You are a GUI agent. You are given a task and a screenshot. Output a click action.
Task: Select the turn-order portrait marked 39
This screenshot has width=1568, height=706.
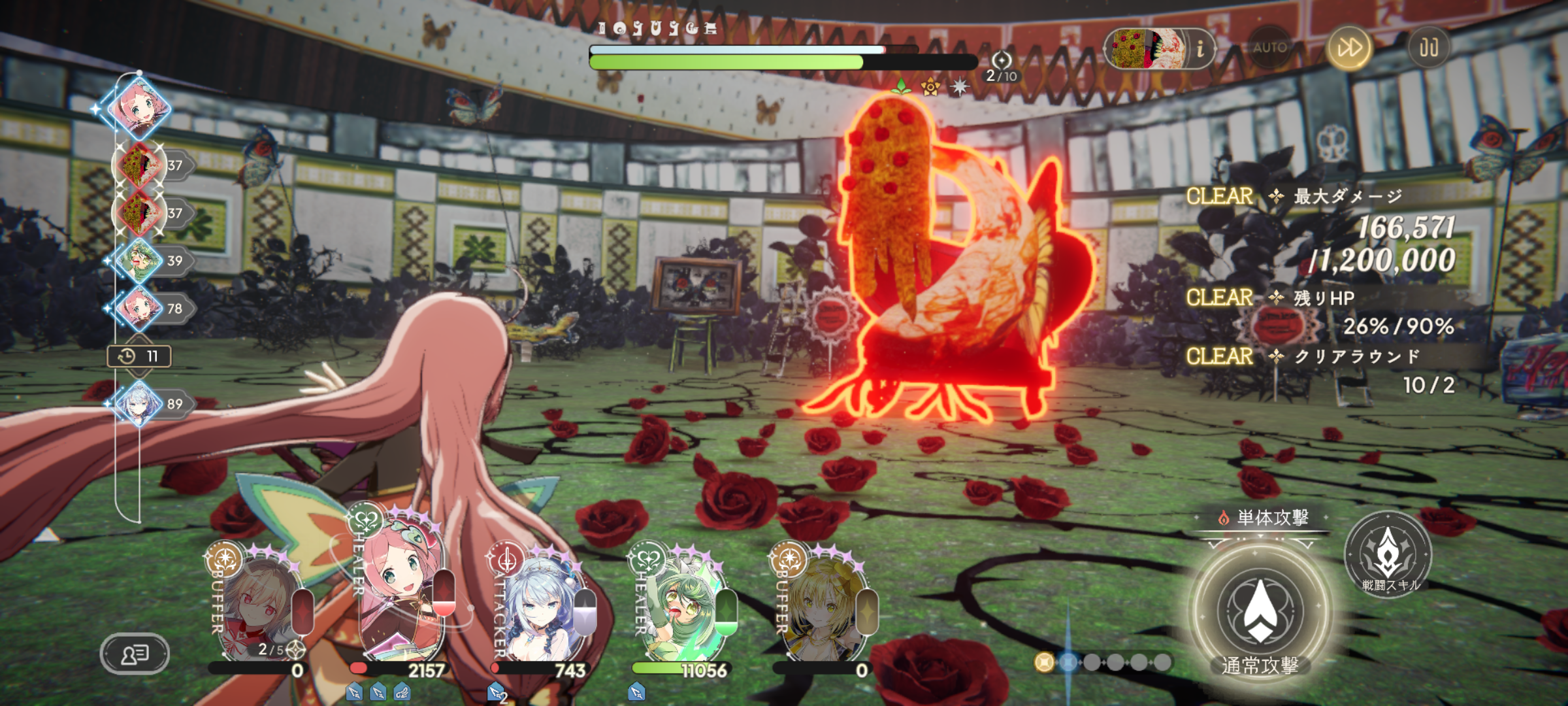coord(139,260)
